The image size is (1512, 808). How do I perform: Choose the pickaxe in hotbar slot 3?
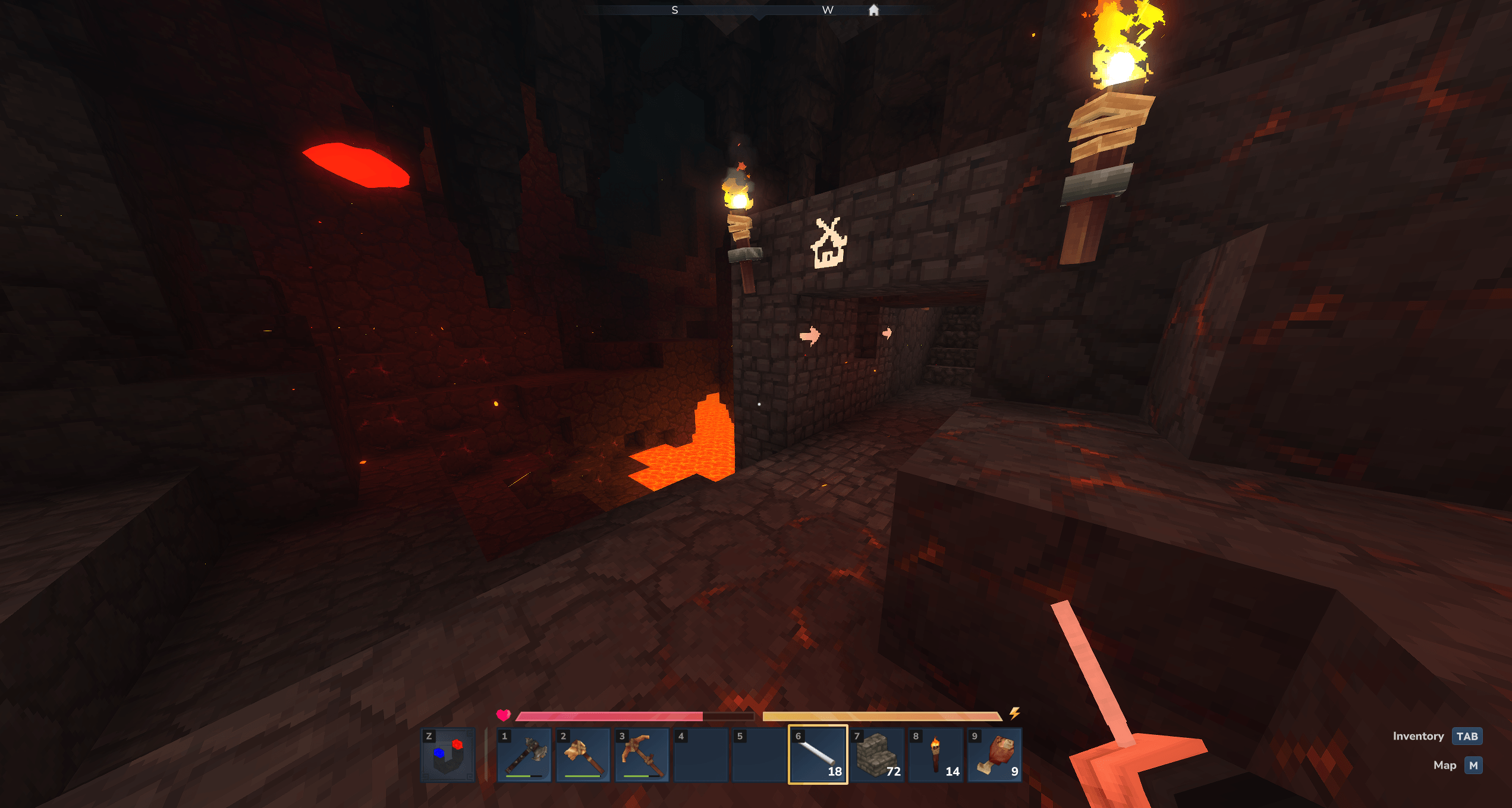pyautogui.click(x=642, y=755)
